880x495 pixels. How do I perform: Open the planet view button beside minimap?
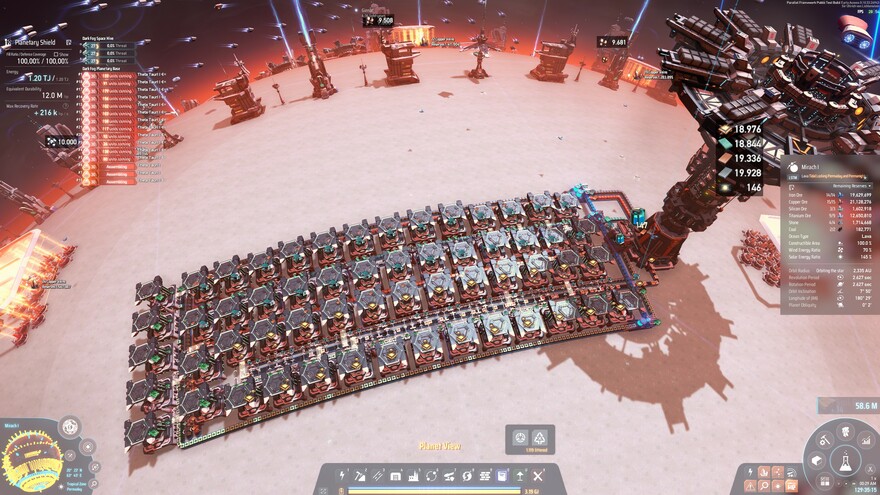(x=70, y=428)
